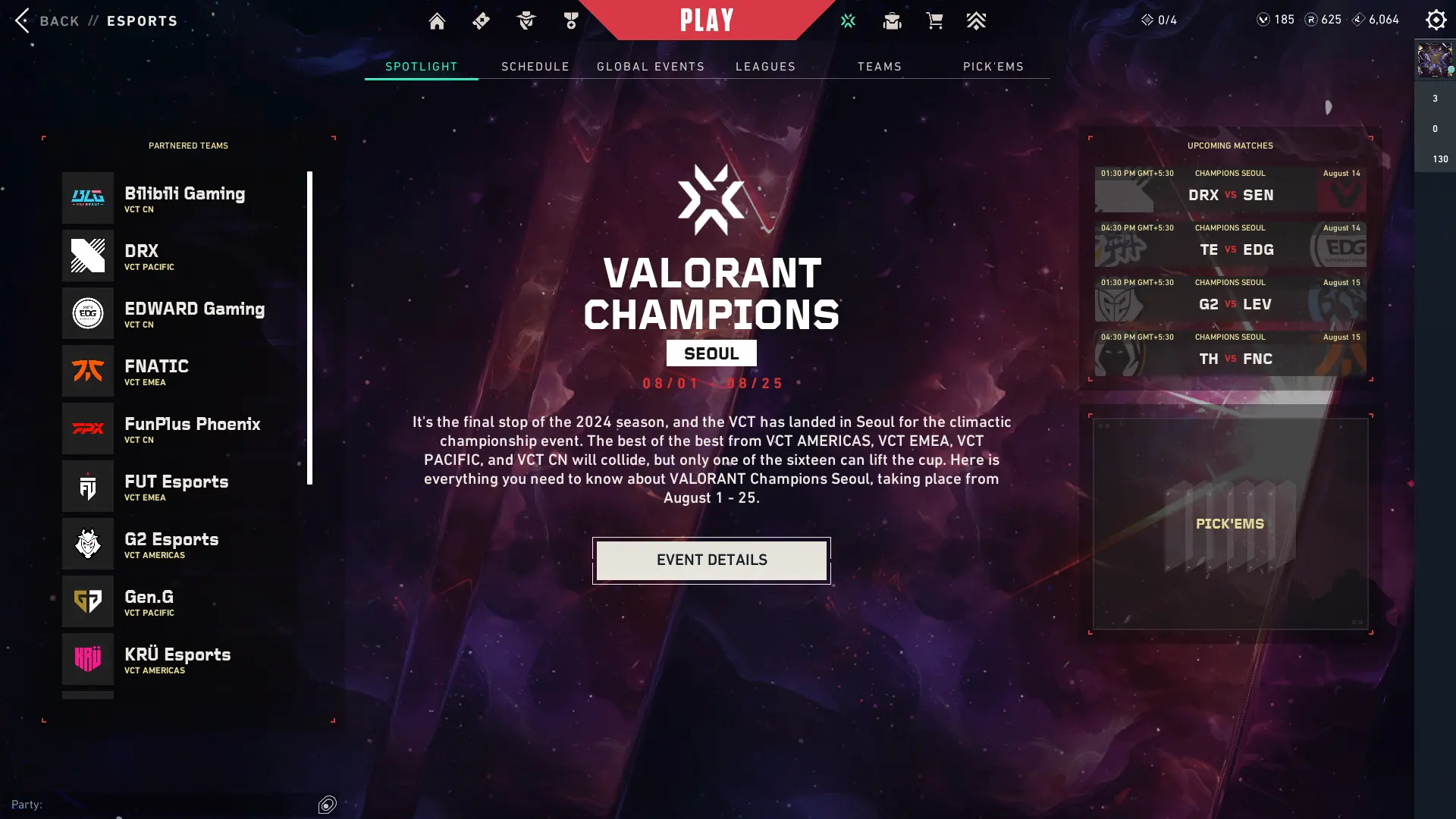This screenshot has width=1456, height=819.
Task: View Event Details for Champions Seoul
Action: [x=711, y=560]
